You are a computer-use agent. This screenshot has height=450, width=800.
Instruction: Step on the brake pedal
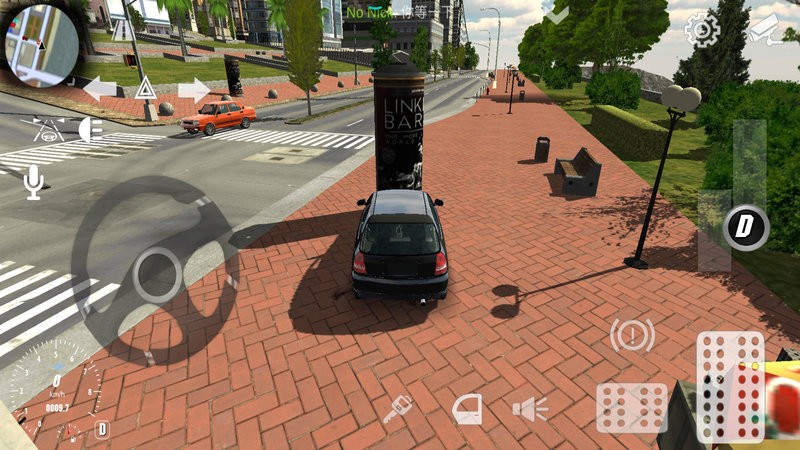pos(631,407)
